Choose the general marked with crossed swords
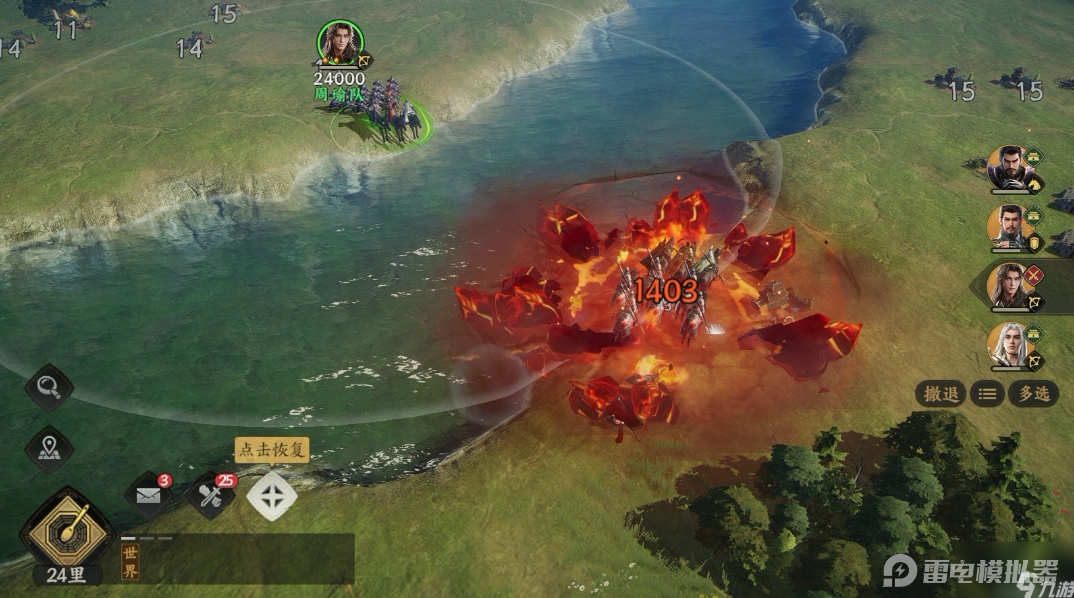This screenshot has height=598, width=1074. (x=1008, y=286)
